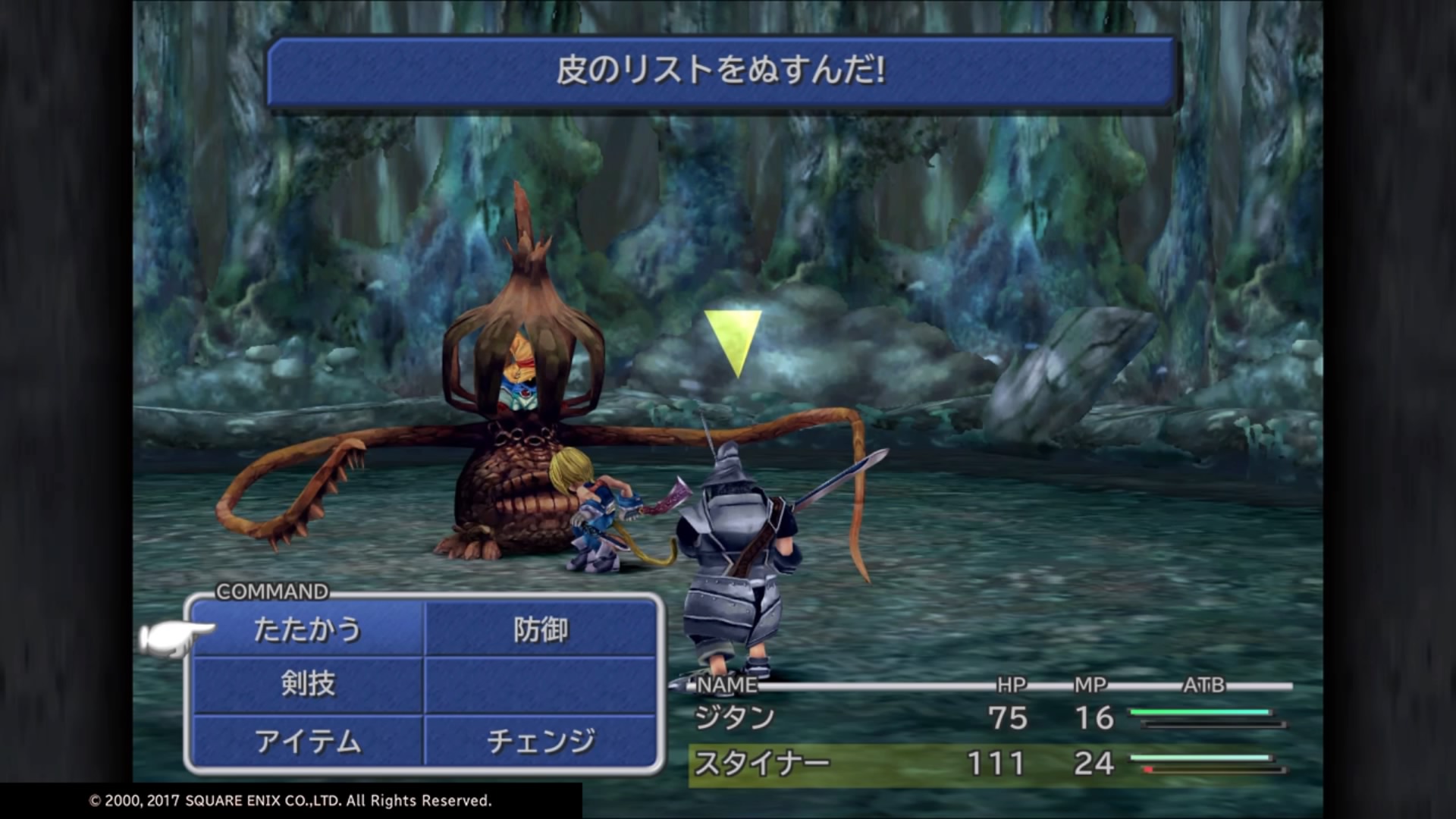Select the たたかう (Attack) command

click(x=307, y=629)
